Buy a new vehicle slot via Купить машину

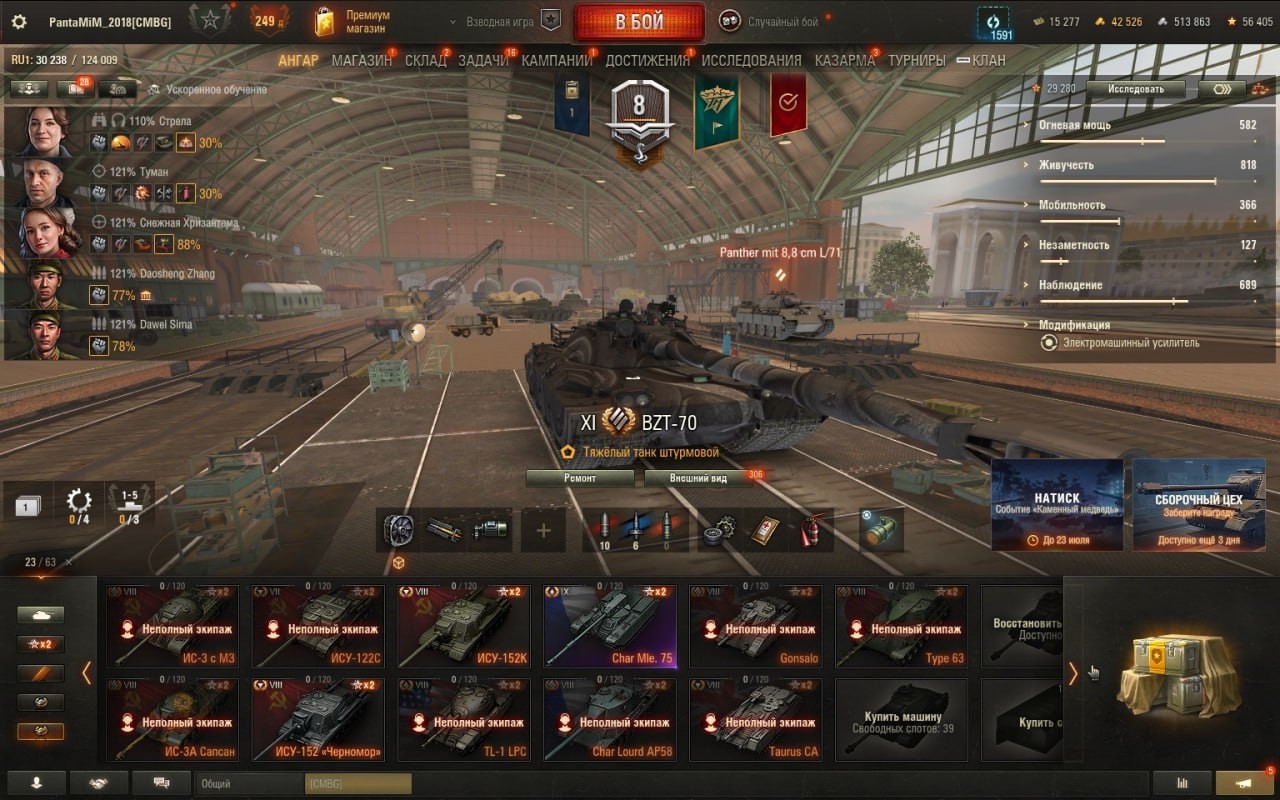901,720
